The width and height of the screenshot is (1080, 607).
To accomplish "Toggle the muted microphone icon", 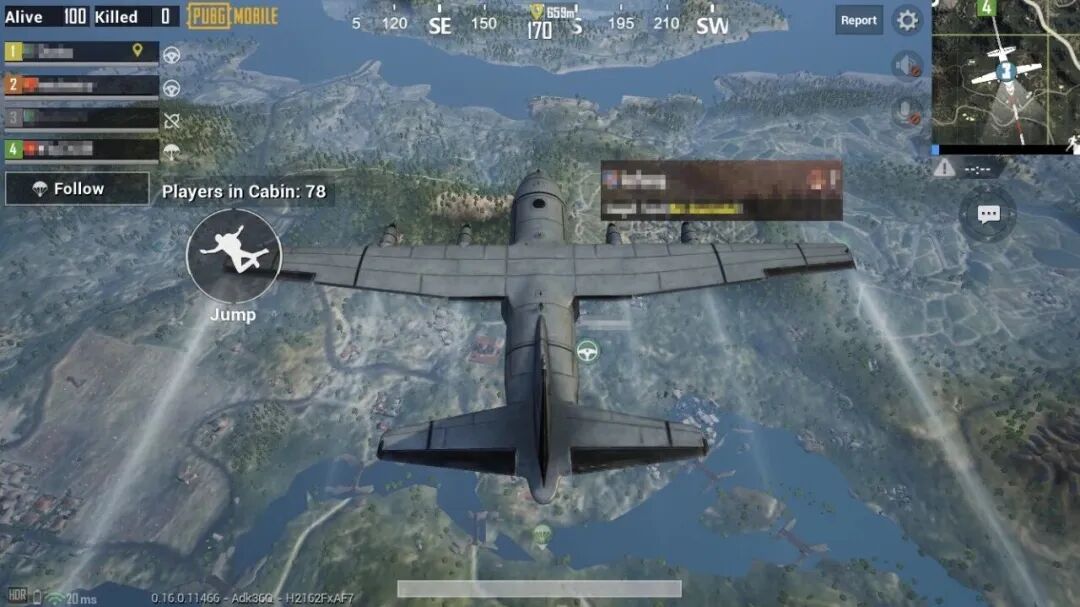I will (x=906, y=111).
